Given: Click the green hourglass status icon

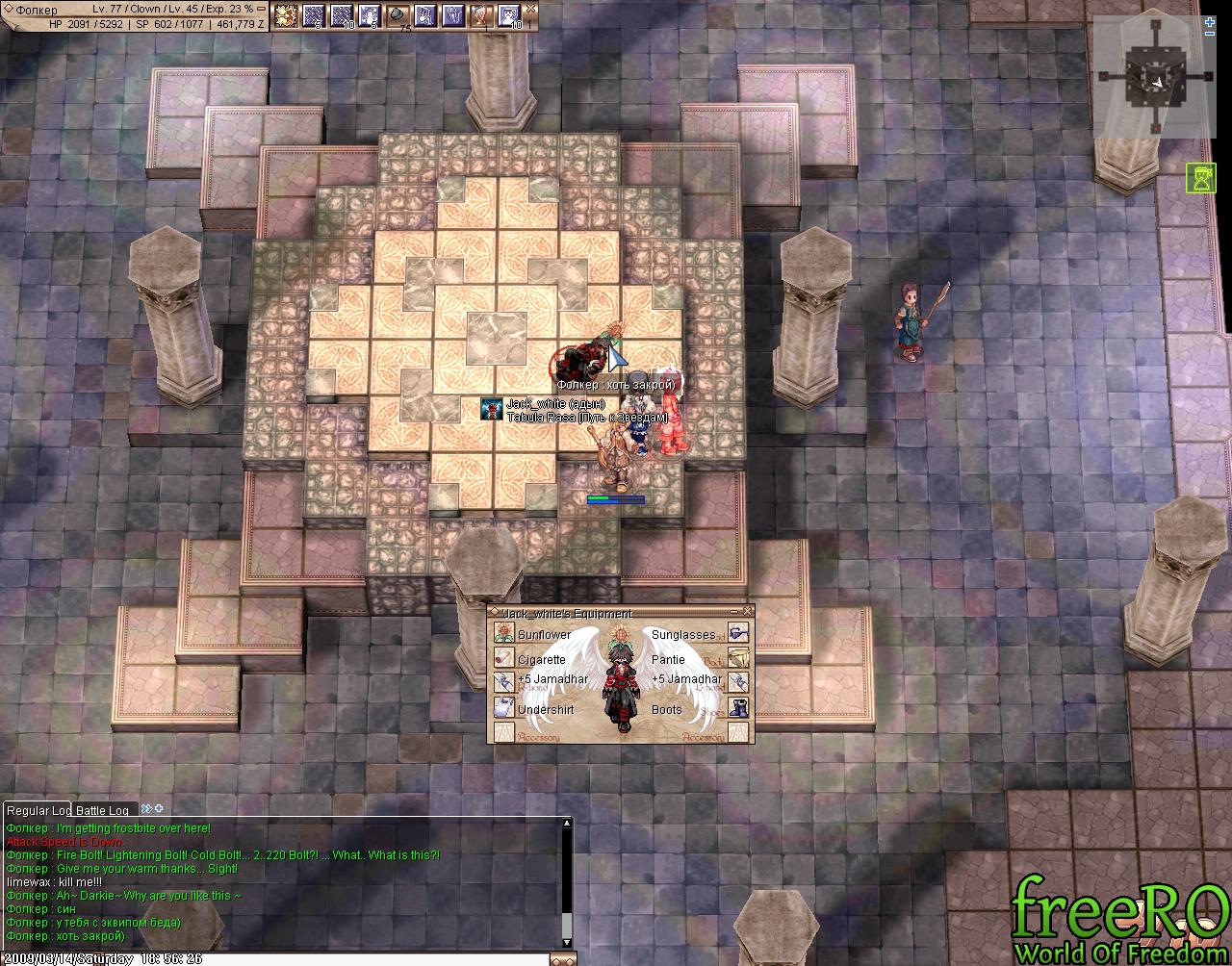Looking at the screenshot, I should pos(1201,178).
